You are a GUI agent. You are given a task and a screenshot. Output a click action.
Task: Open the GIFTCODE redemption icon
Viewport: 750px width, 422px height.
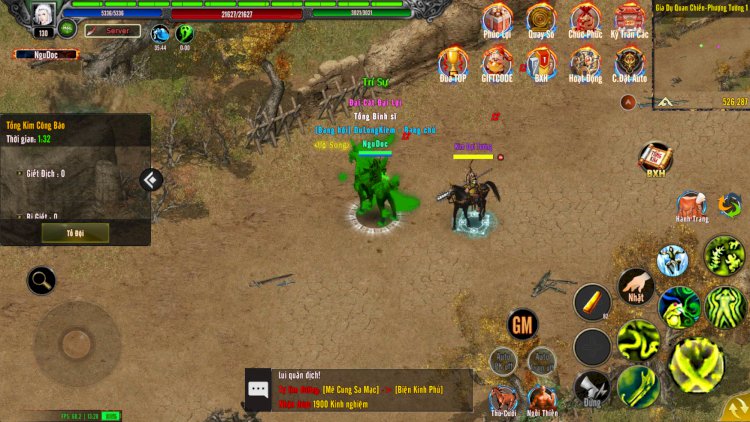point(497,62)
